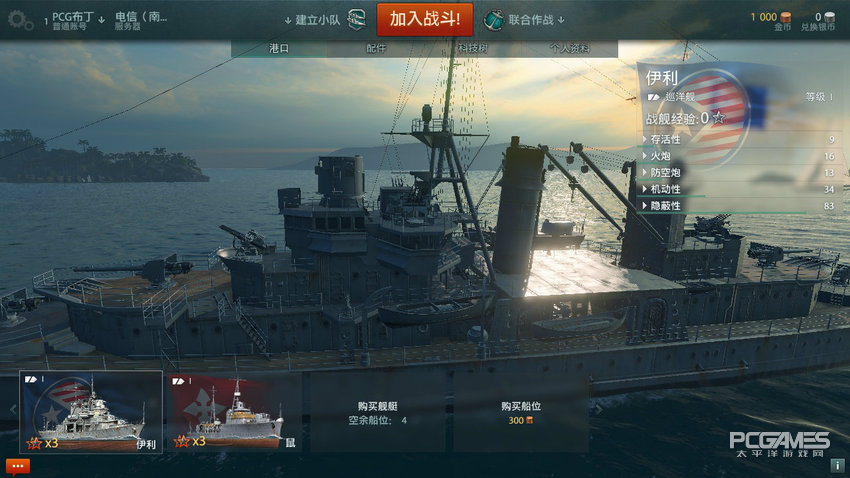850x478 pixels.
Task: Select the 鼠 ship in the carousel
Action: 235,412
